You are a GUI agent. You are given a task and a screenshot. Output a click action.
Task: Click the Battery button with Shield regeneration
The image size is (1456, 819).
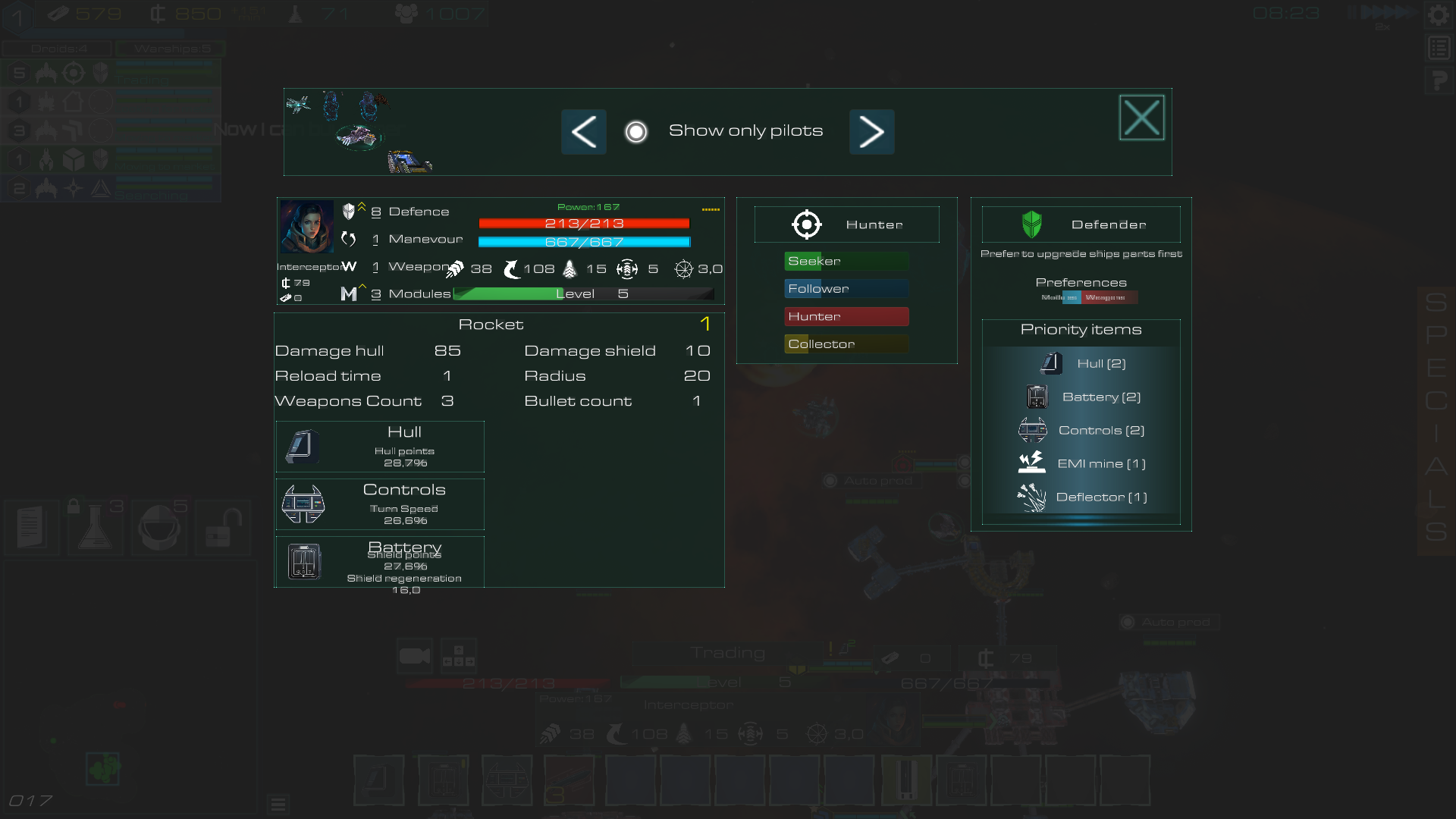379,561
